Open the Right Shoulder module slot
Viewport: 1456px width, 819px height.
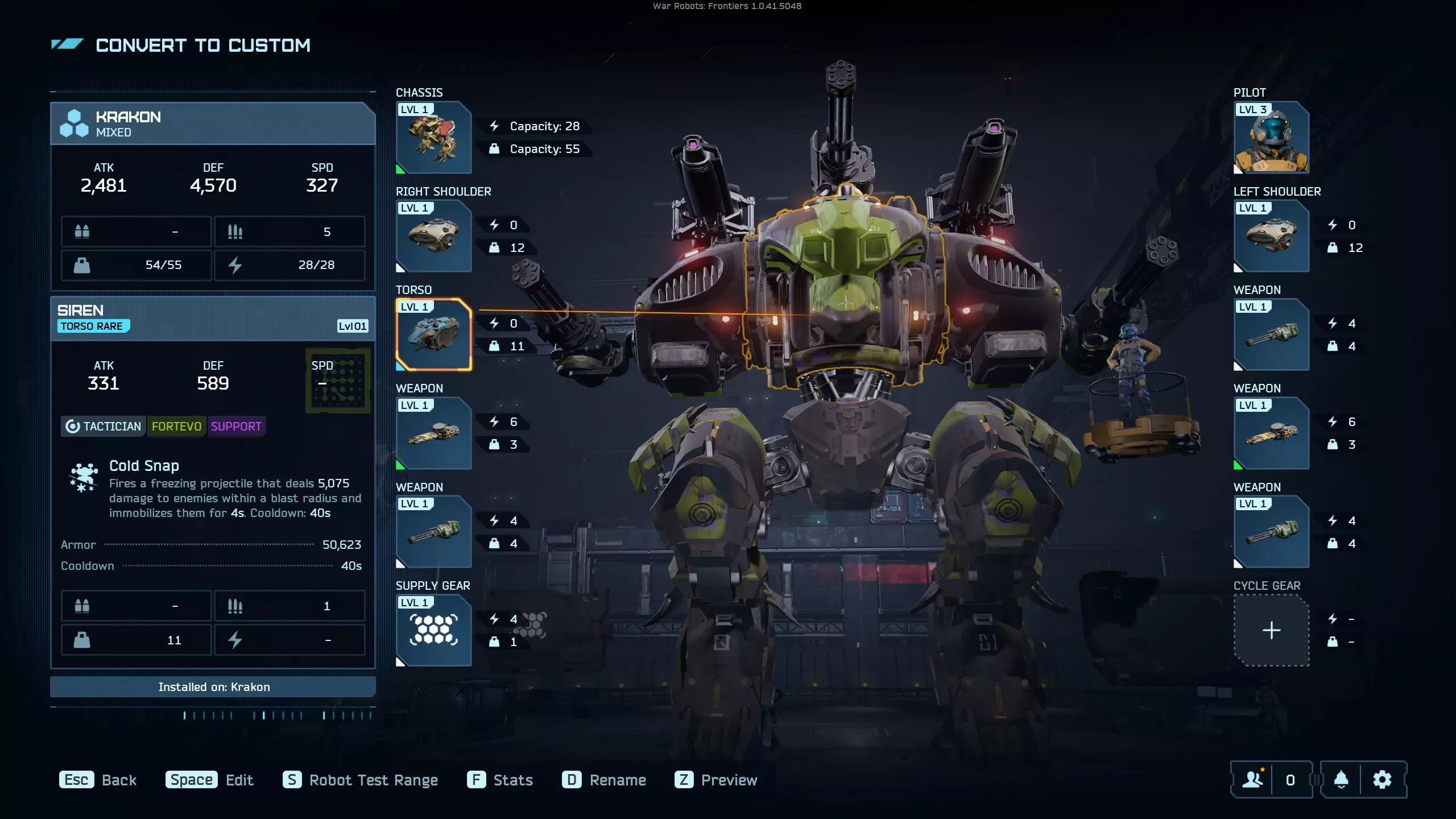pos(433,236)
